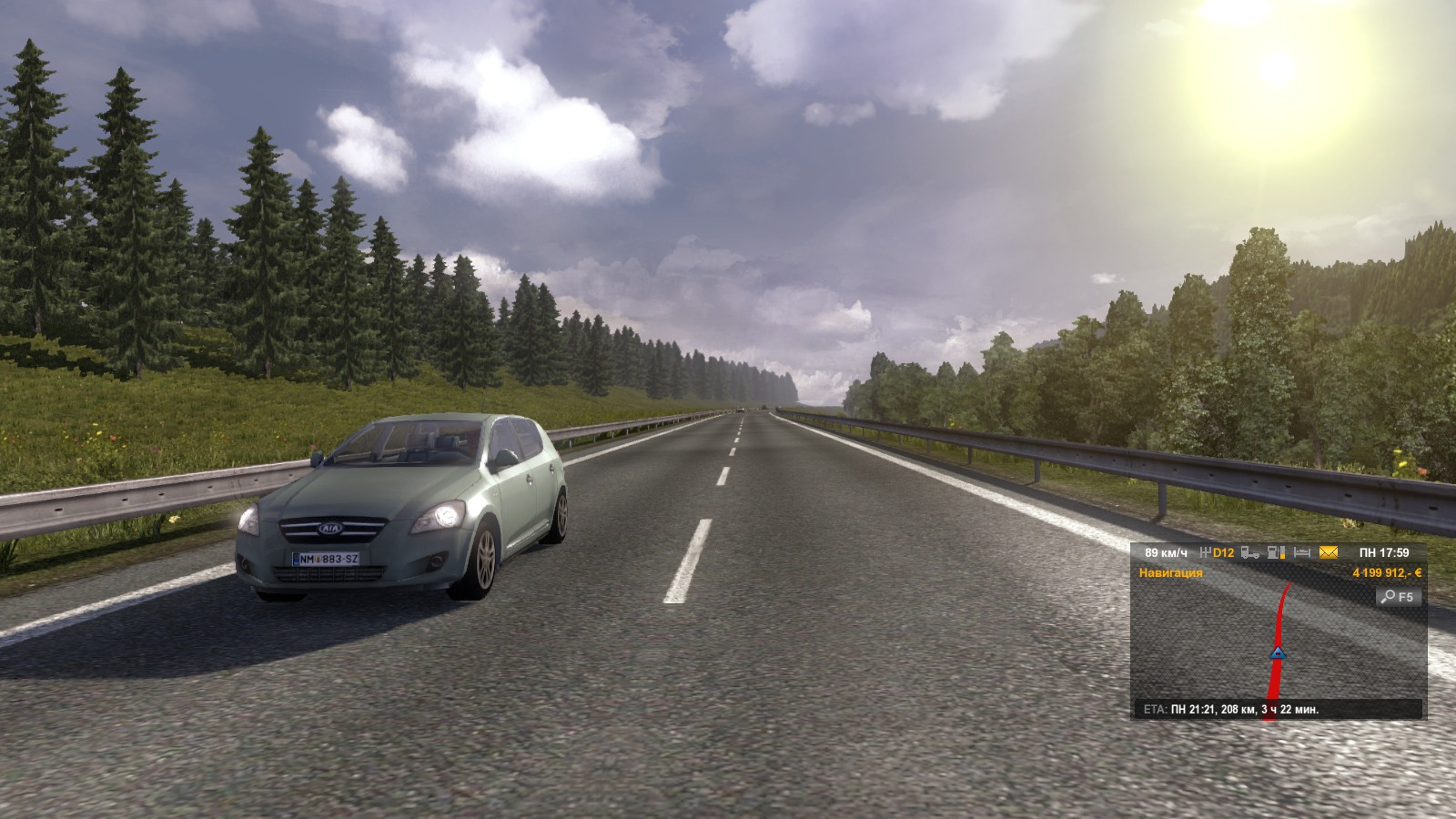Click the yellow mail envelope icon

1329,552
